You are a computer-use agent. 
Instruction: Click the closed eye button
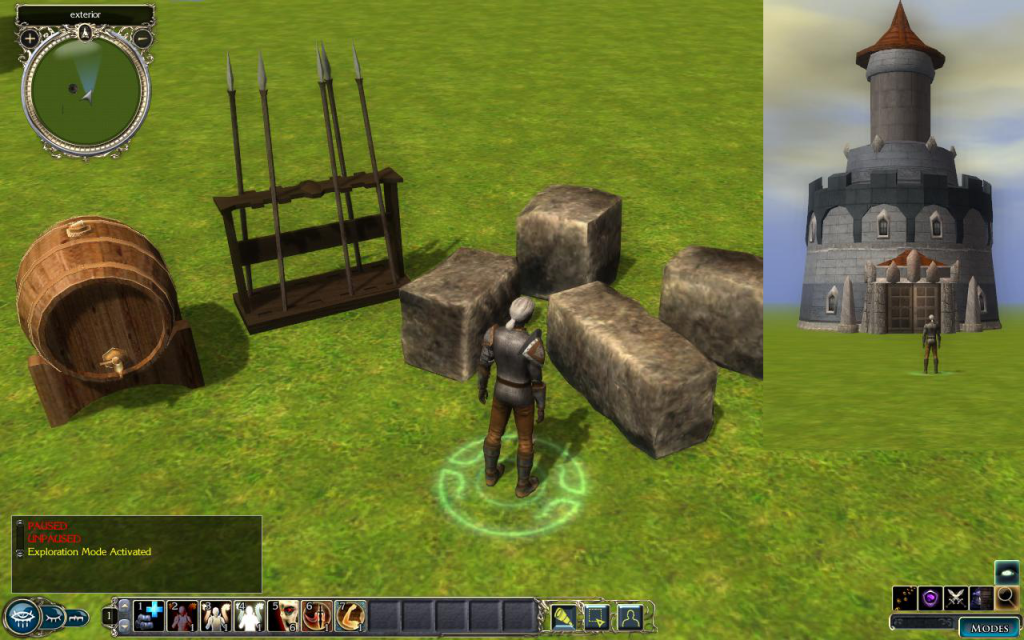53,616
